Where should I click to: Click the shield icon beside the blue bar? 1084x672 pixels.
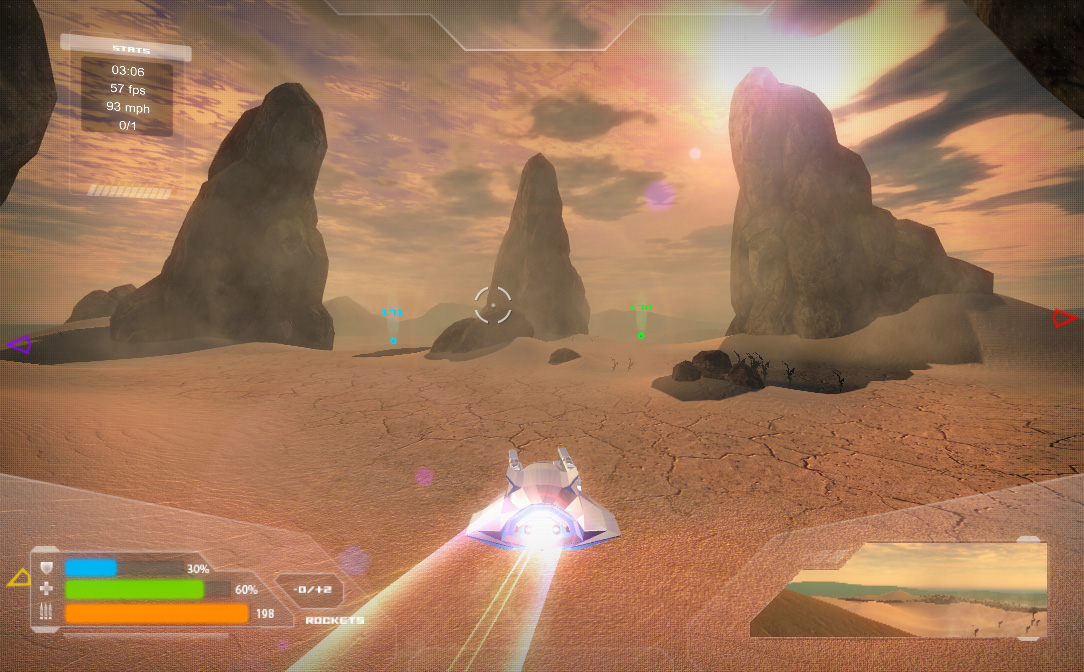coord(47,568)
